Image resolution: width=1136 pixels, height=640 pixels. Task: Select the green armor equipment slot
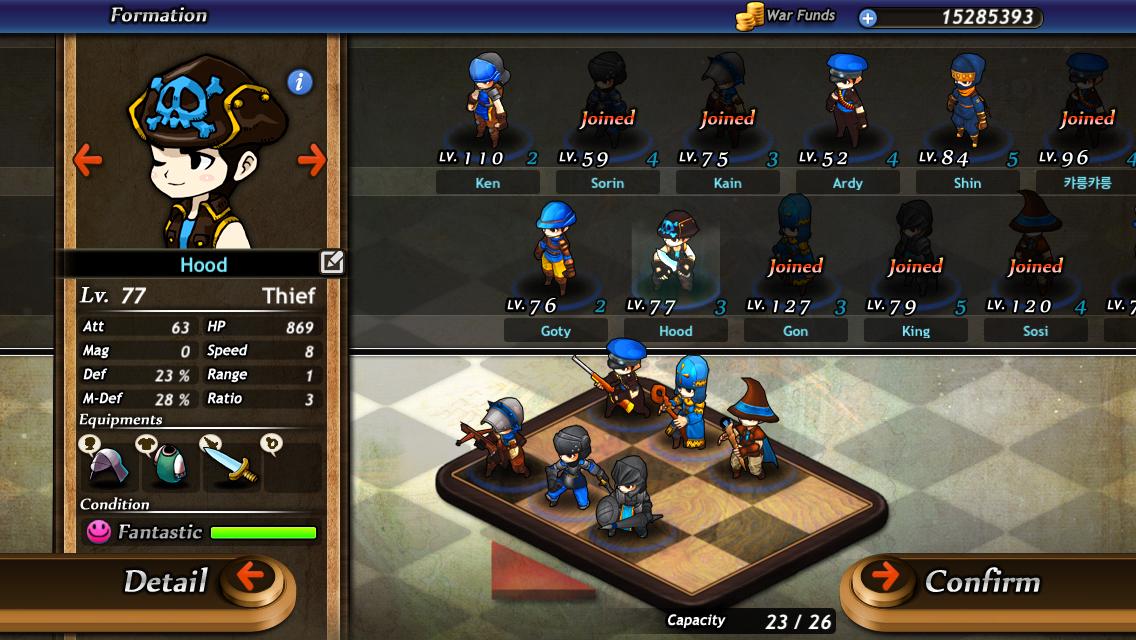(x=170, y=463)
